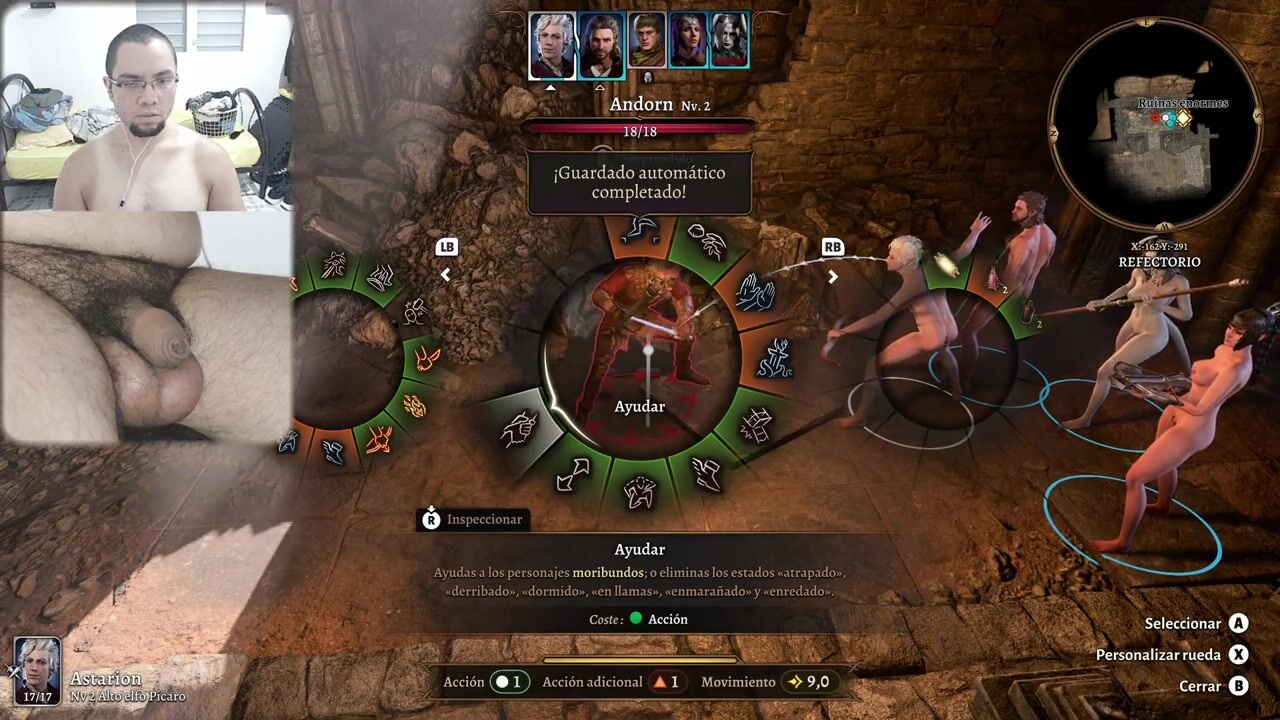Choose the two open hands action
The image size is (1280, 720).
(755, 292)
